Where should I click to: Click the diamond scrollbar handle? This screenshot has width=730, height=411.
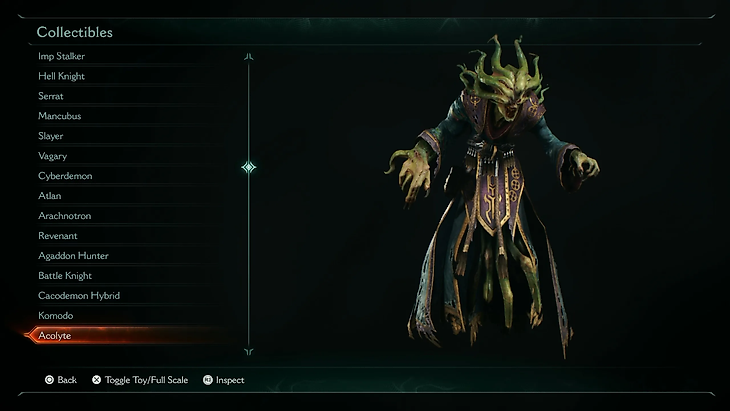(x=249, y=167)
